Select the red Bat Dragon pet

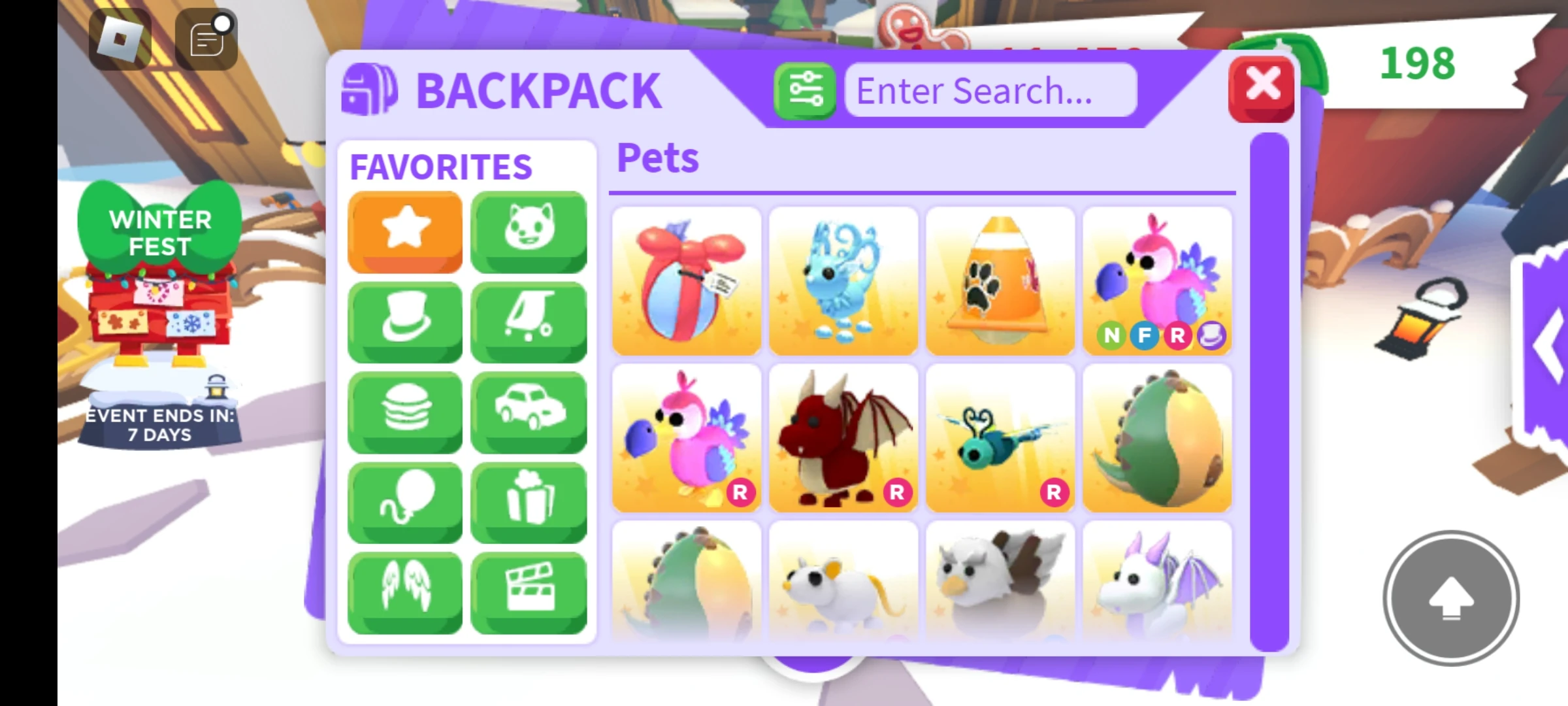pos(843,438)
